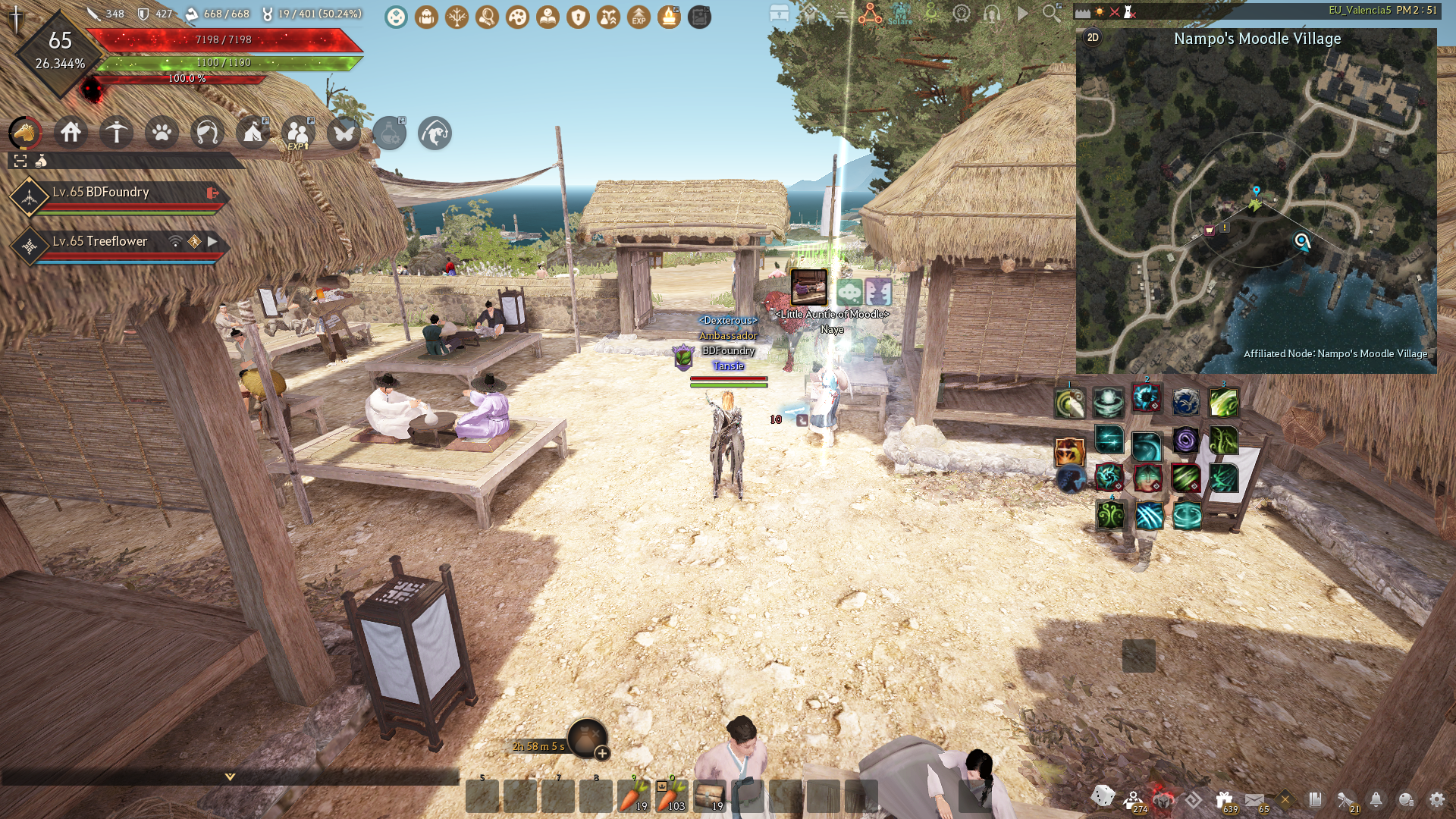Click the backpack icon in top row
This screenshot has width=1456, height=819.
pyautogui.click(x=426, y=17)
